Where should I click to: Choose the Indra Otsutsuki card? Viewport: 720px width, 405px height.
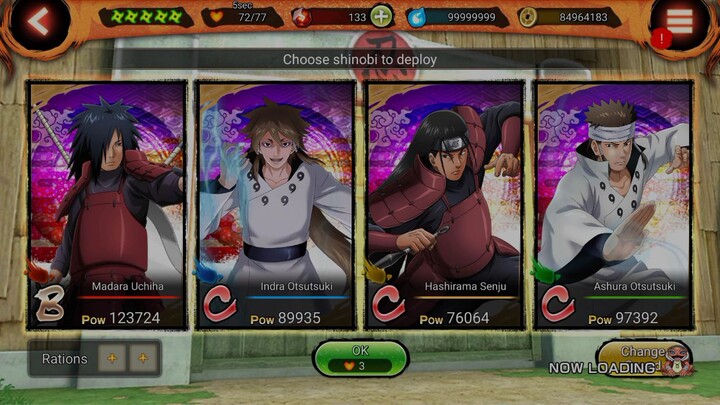pyautogui.click(x=276, y=205)
